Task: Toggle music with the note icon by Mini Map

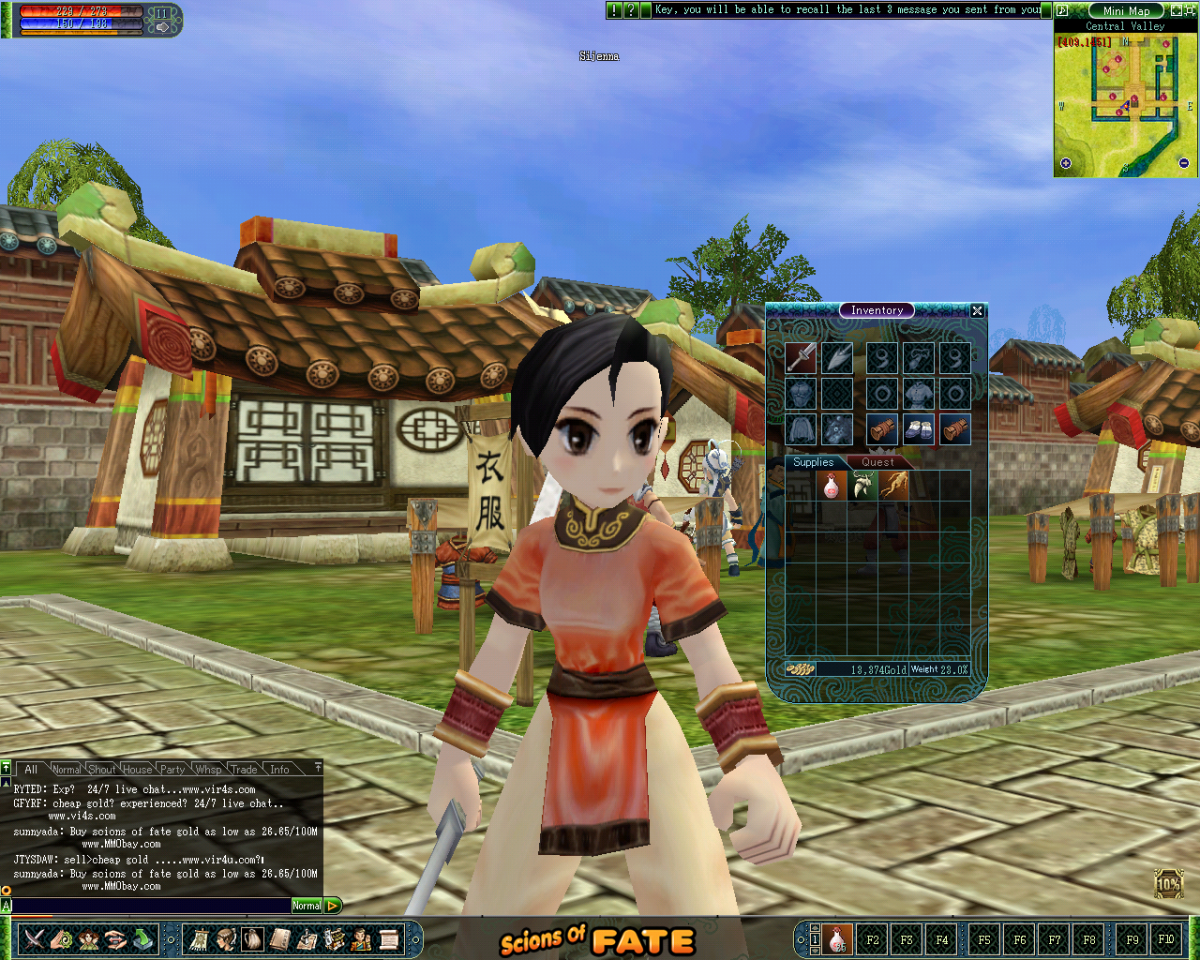Action: coord(1062,10)
